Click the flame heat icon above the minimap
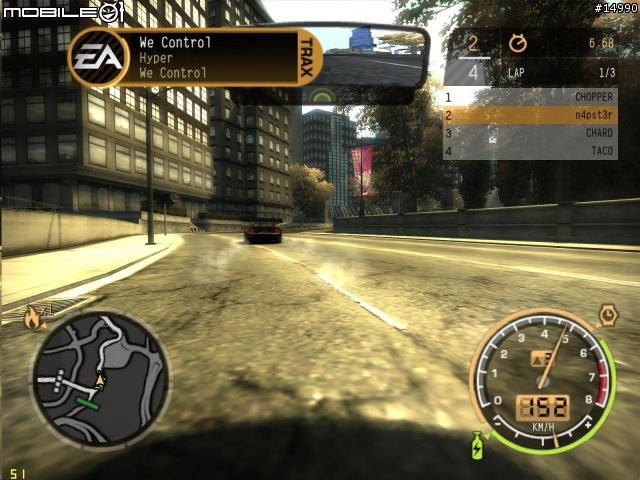640x480 pixels. (32, 319)
